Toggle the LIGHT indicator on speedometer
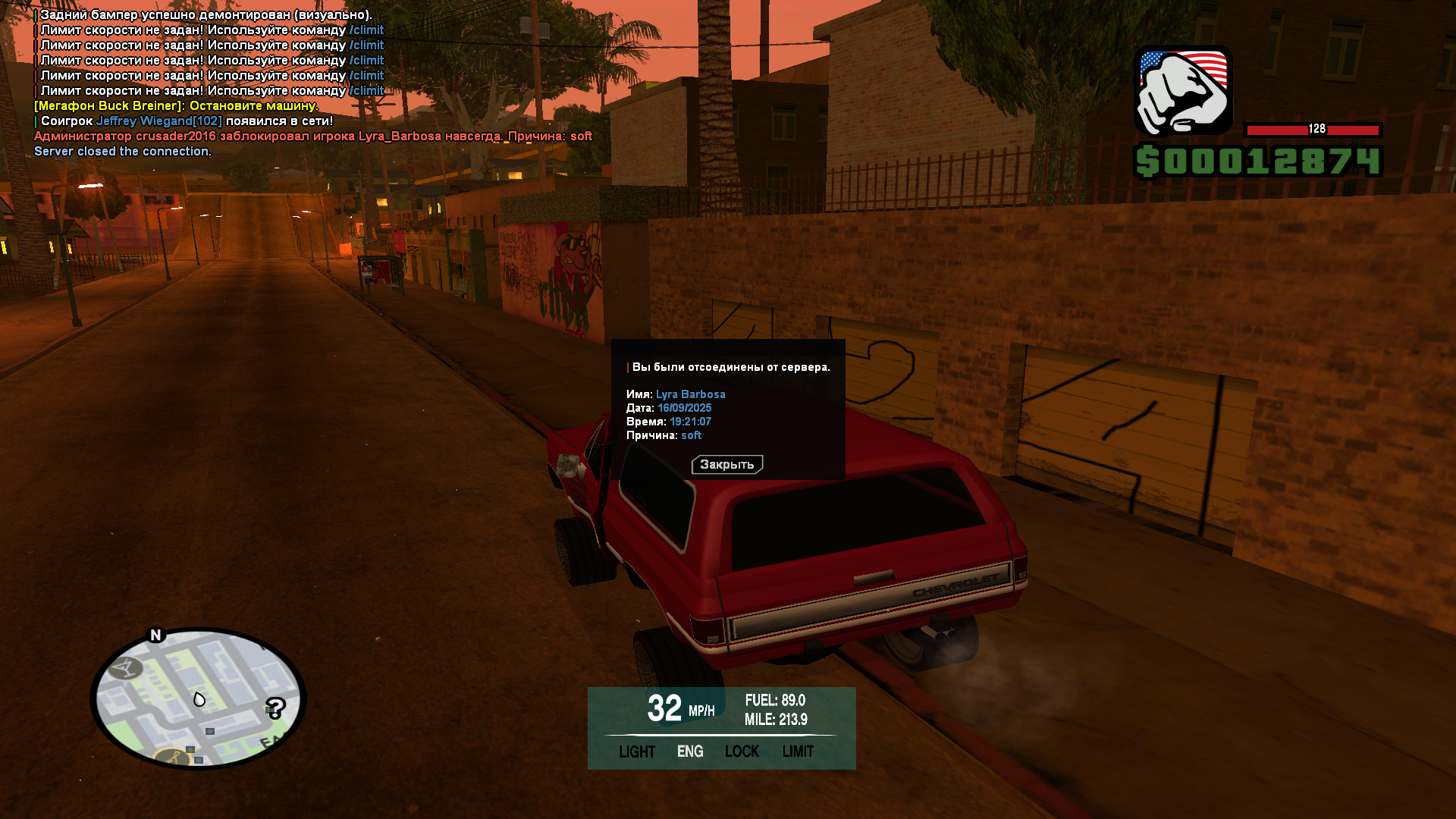This screenshot has height=819, width=1456. (636, 752)
